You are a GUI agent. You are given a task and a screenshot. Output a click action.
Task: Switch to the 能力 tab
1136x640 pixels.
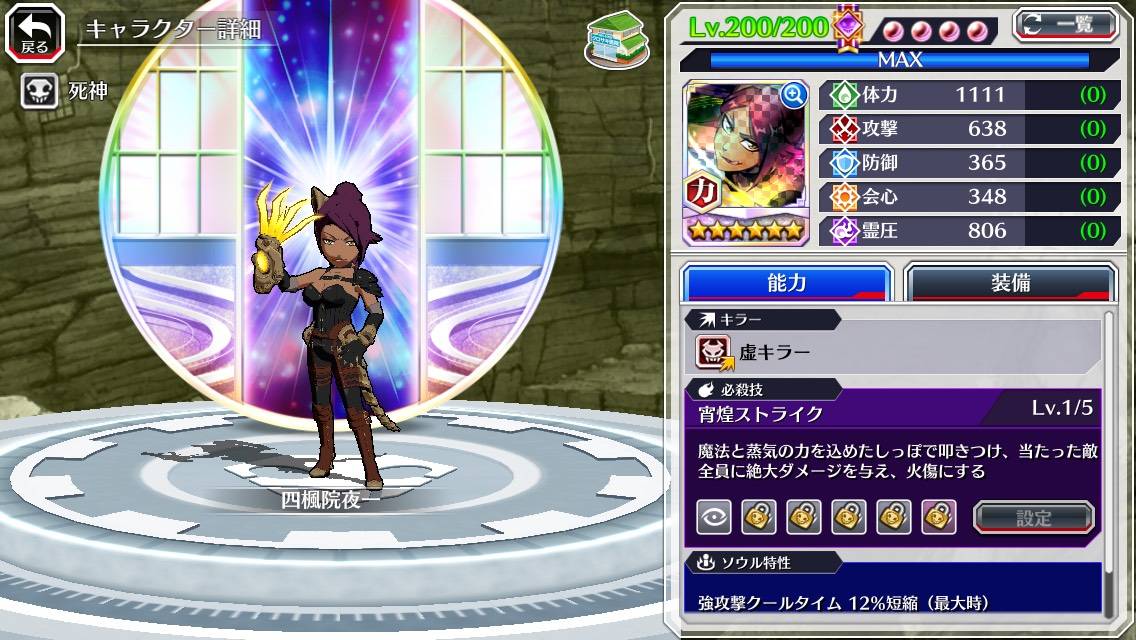(x=787, y=283)
